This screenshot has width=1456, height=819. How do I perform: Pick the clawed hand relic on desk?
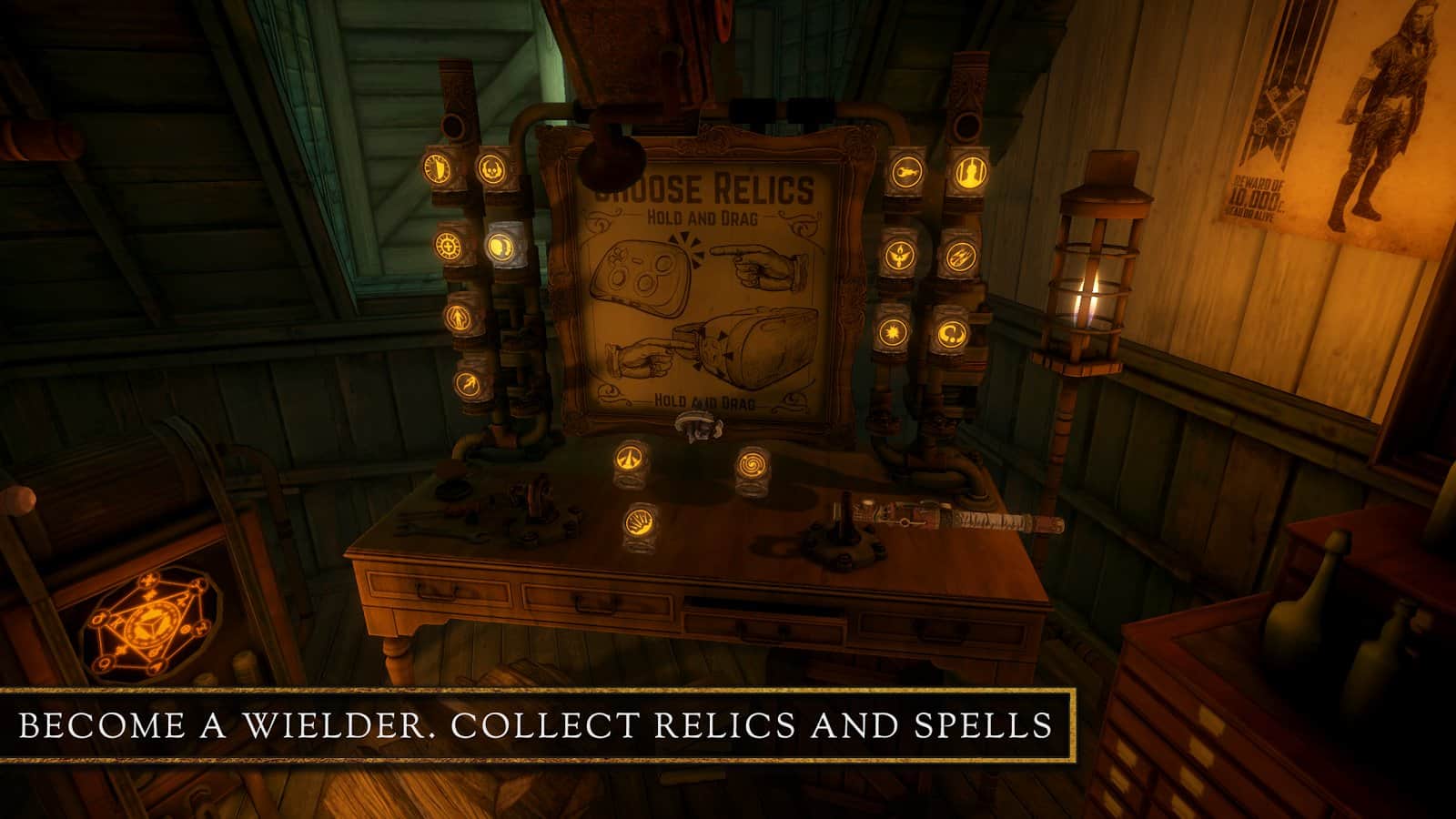click(x=638, y=525)
